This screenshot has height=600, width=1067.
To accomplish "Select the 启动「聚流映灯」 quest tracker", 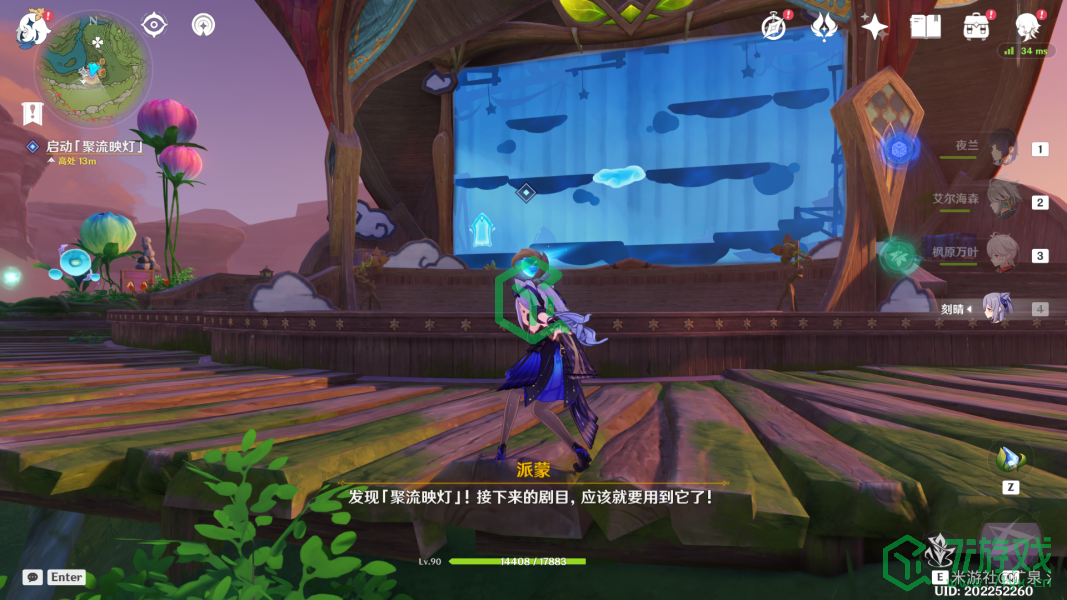I will (x=94, y=147).
